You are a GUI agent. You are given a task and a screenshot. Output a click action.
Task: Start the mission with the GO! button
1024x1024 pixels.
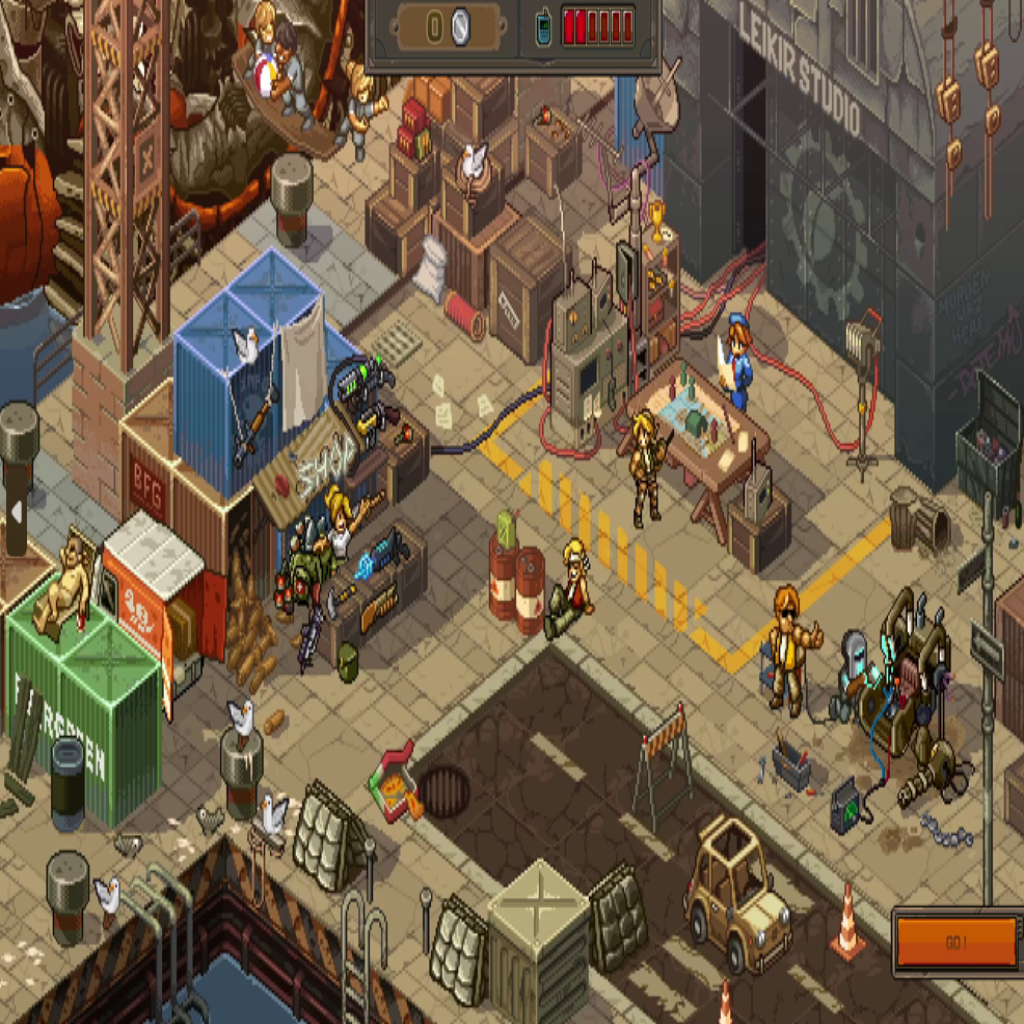point(956,942)
